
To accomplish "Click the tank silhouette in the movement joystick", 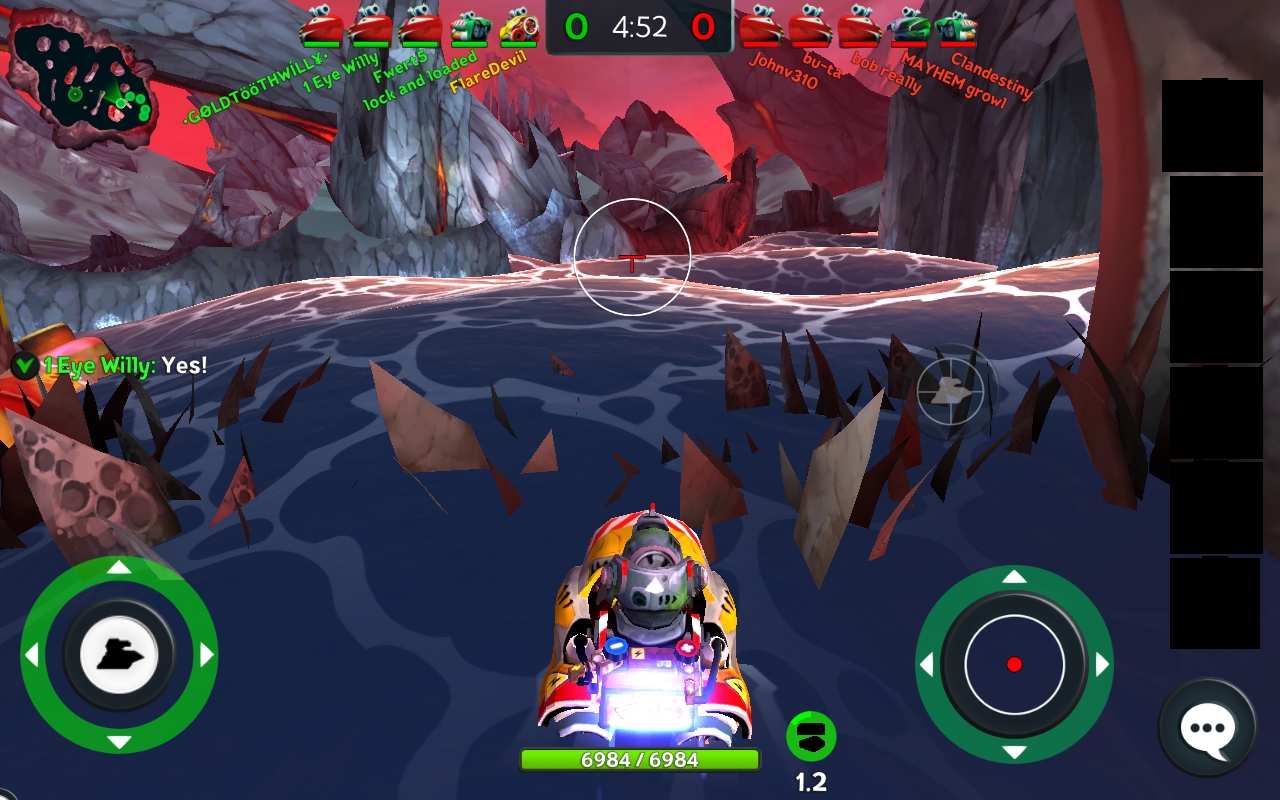I will (119, 655).
